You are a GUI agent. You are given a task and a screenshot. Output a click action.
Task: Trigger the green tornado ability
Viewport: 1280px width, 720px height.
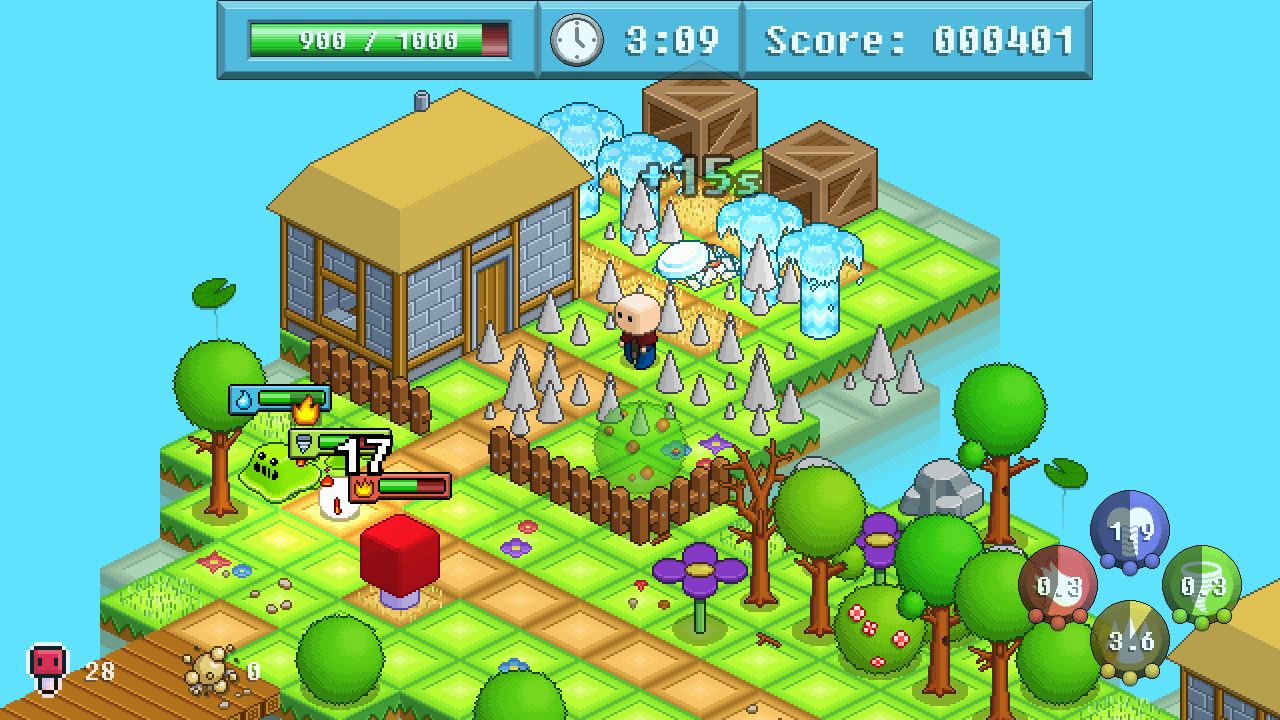click(x=1201, y=586)
